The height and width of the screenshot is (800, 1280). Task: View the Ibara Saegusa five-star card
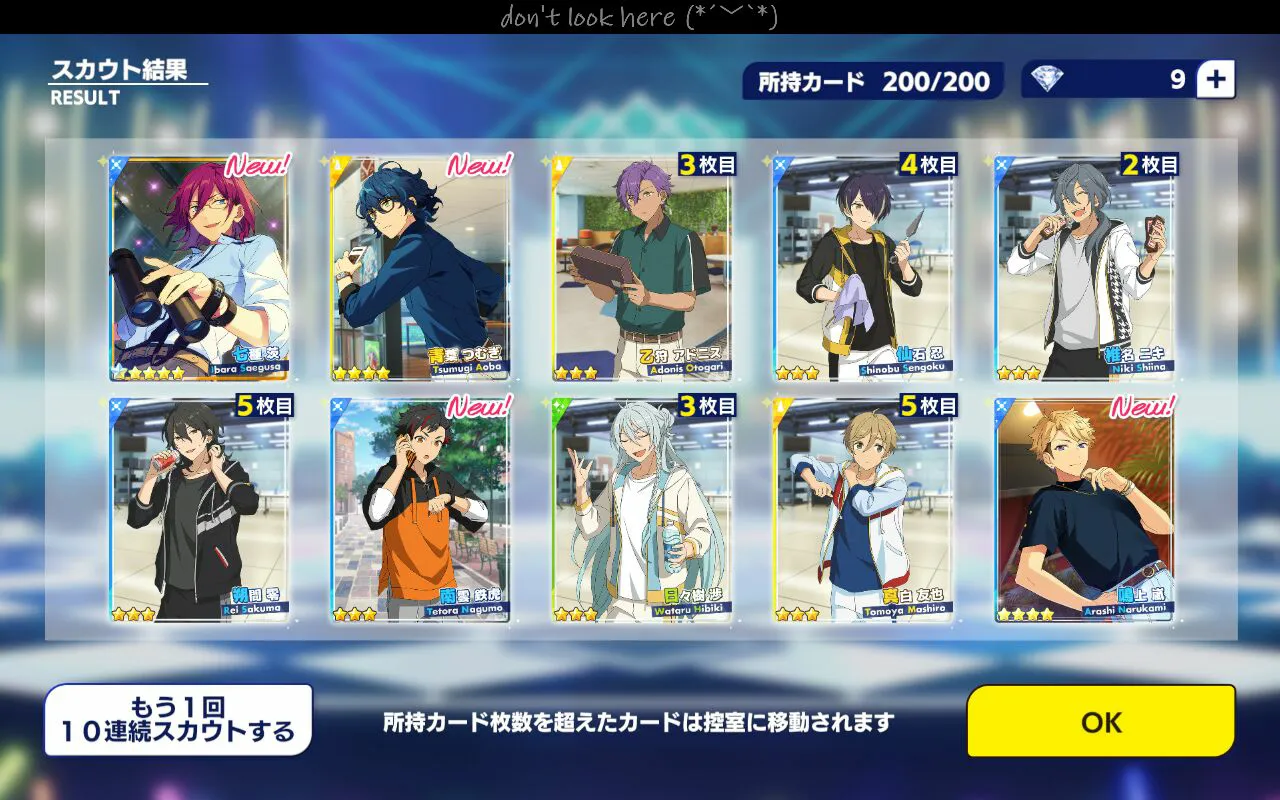pyautogui.click(x=199, y=268)
